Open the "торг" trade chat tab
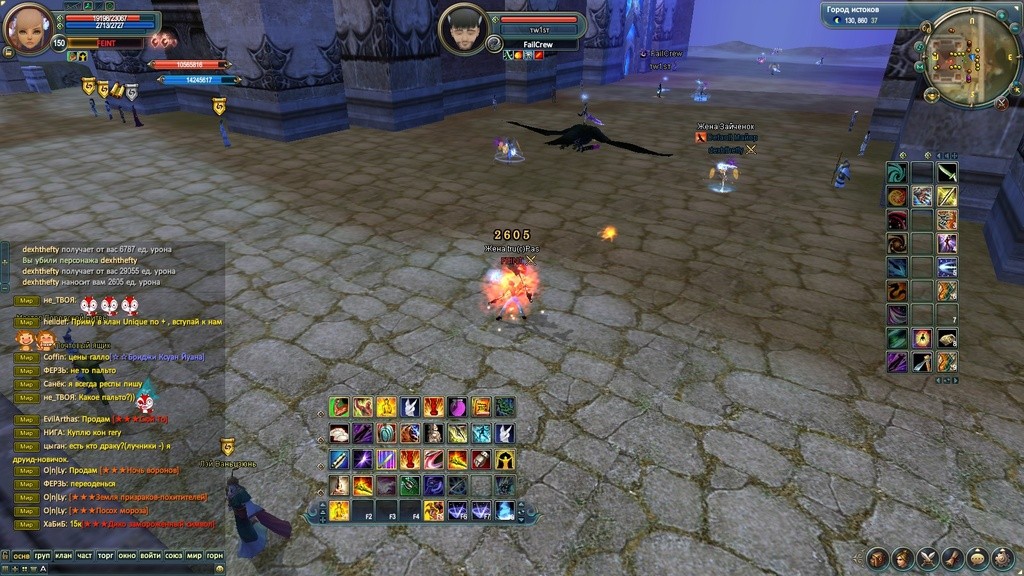The width and height of the screenshot is (1024, 576). click(107, 555)
